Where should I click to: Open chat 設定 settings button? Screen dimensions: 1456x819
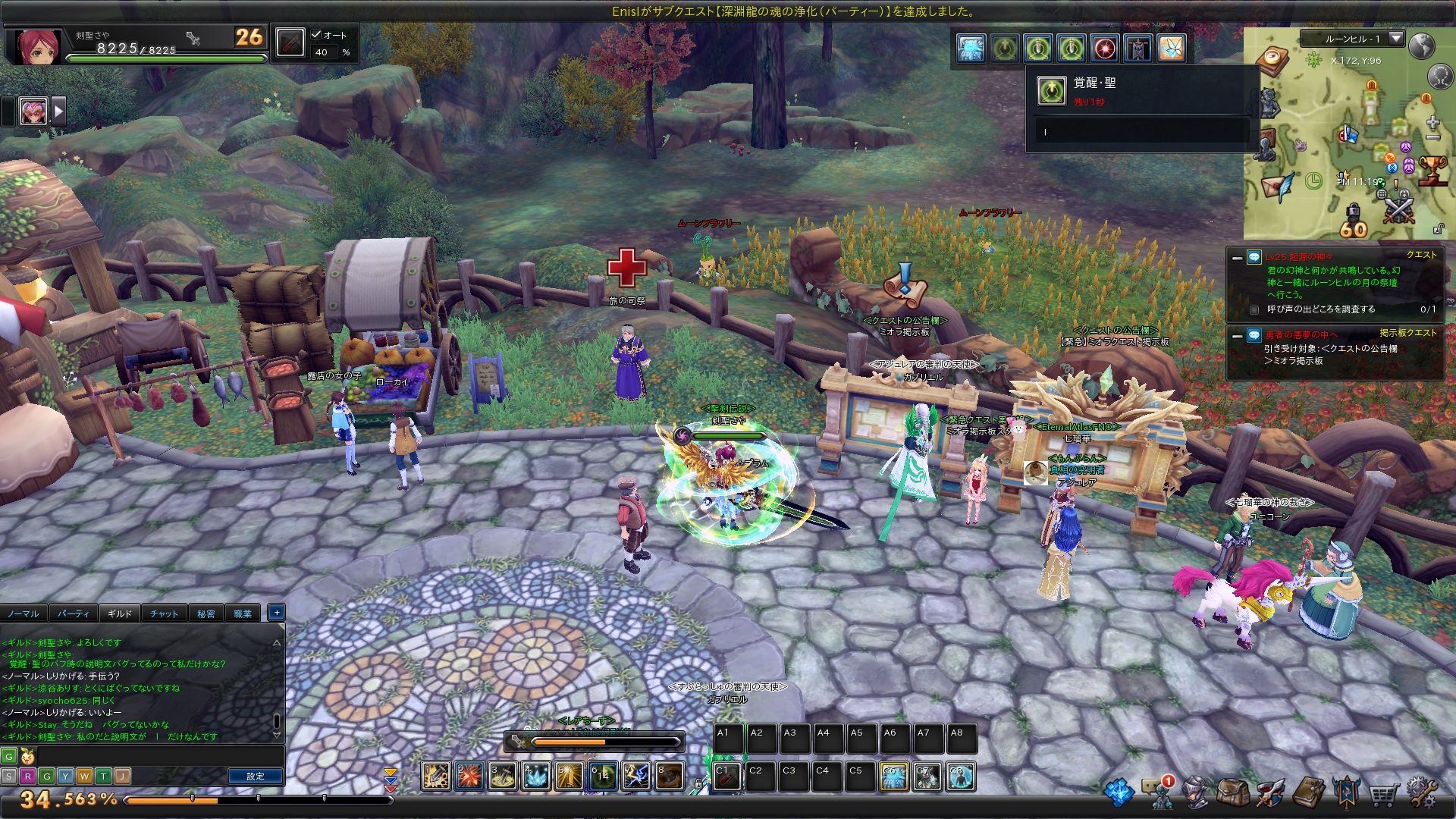click(x=256, y=776)
